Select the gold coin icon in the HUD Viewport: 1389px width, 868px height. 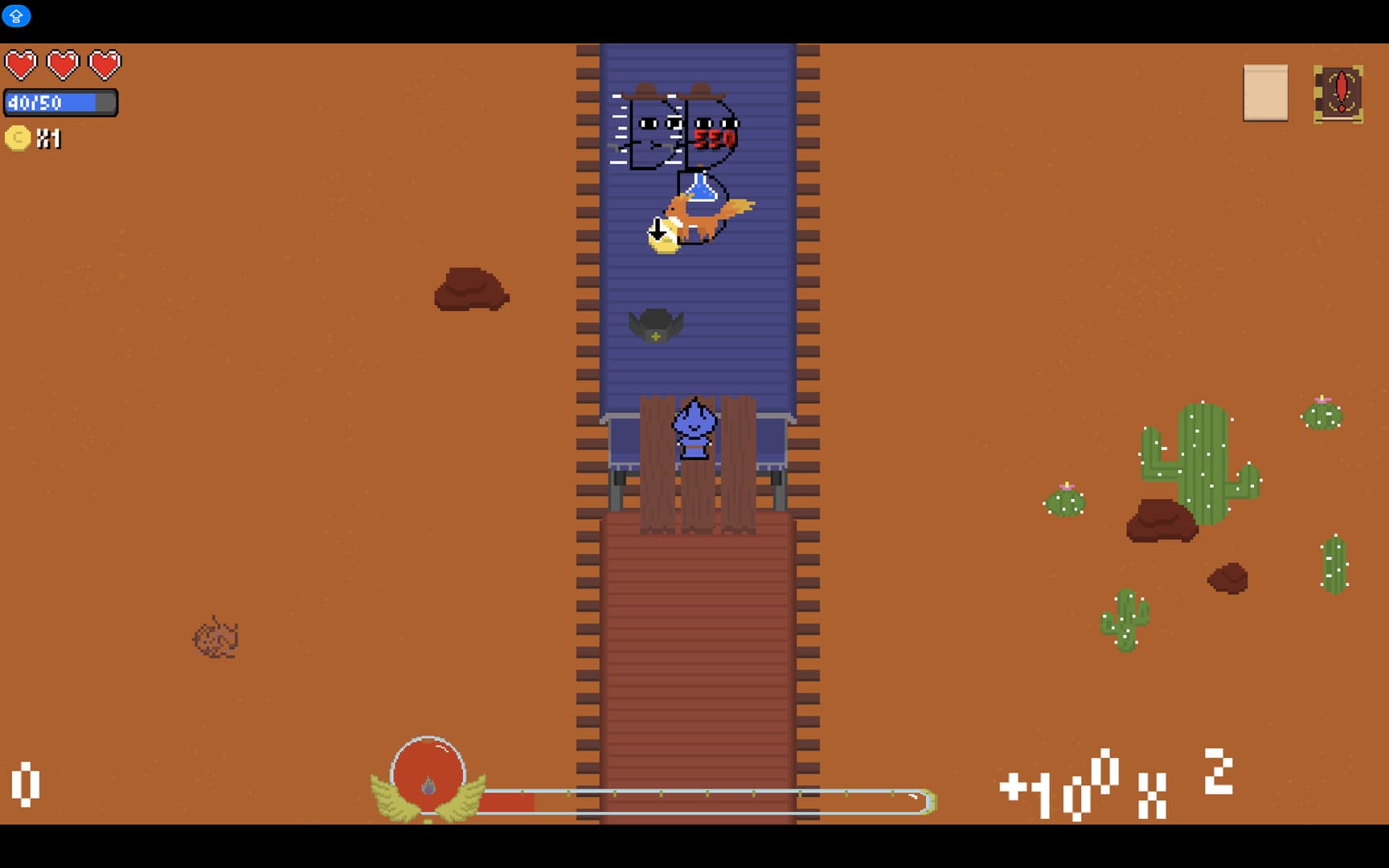[x=18, y=138]
